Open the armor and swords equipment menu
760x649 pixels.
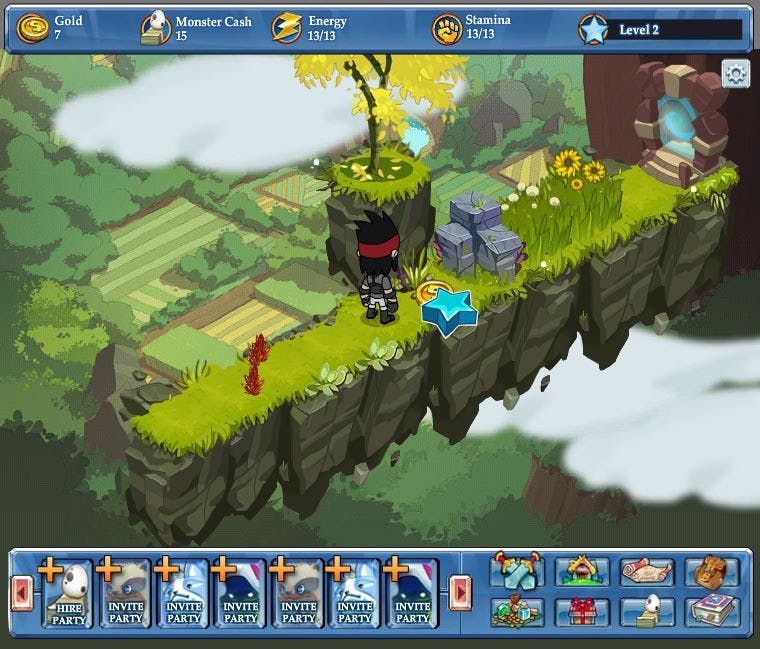pyautogui.click(x=518, y=571)
